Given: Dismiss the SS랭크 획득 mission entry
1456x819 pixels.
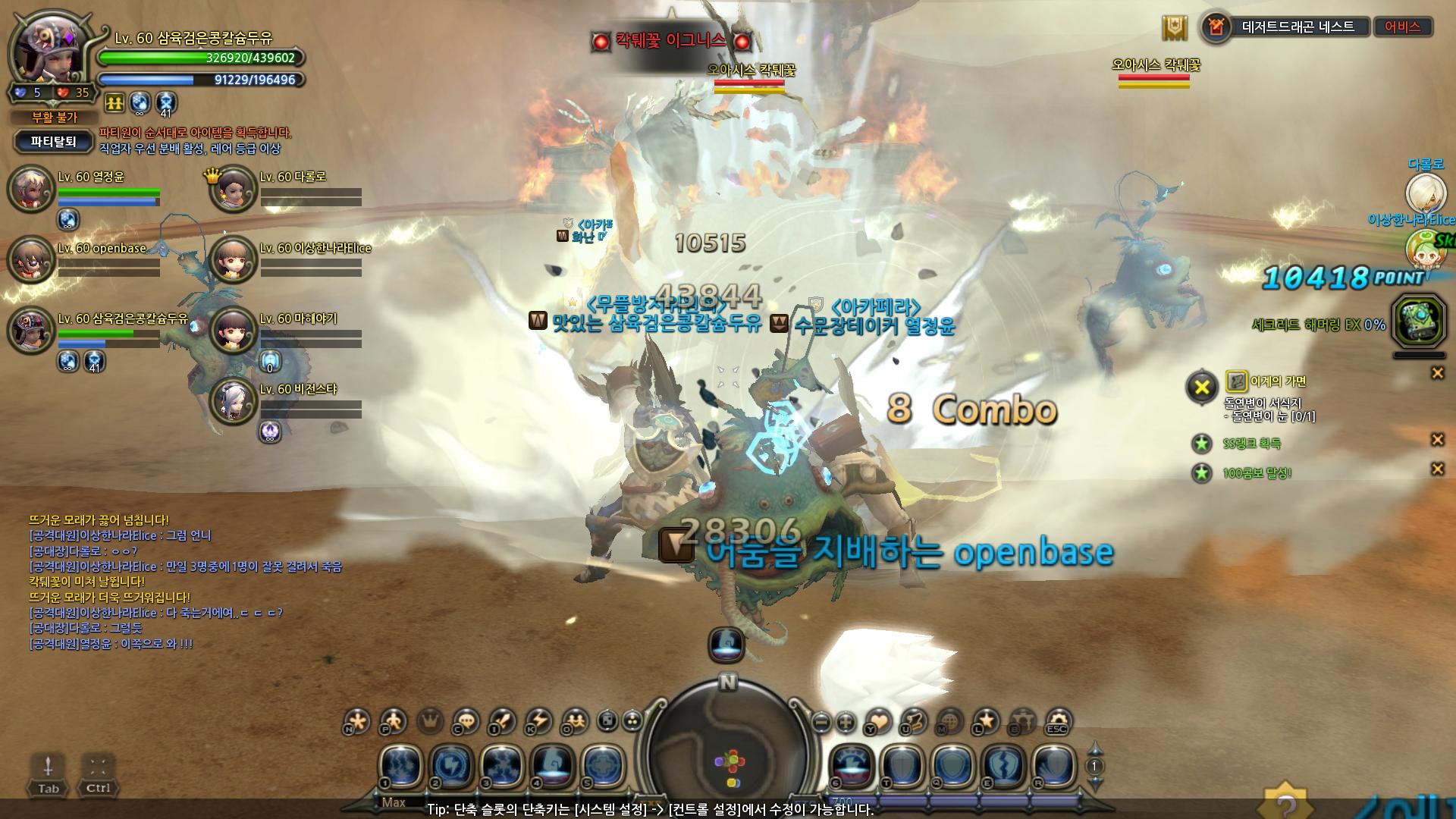Looking at the screenshot, I should click(x=1436, y=440).
